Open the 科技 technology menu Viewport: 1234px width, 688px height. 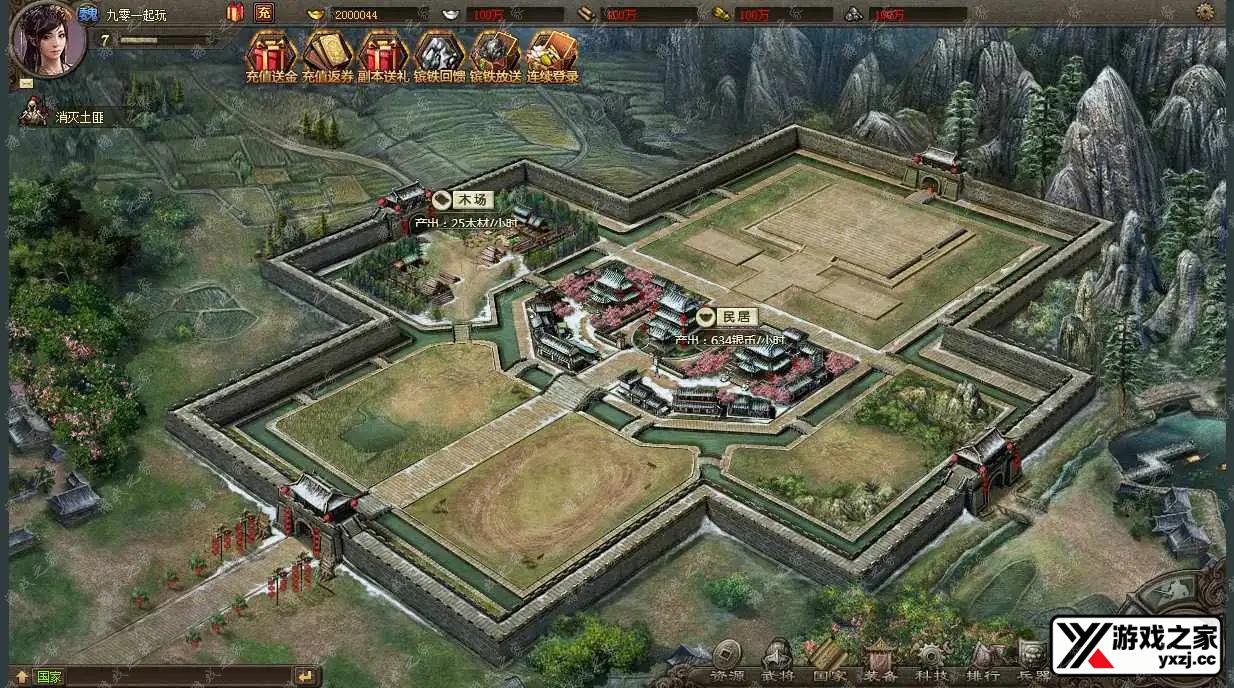[932, 660]
